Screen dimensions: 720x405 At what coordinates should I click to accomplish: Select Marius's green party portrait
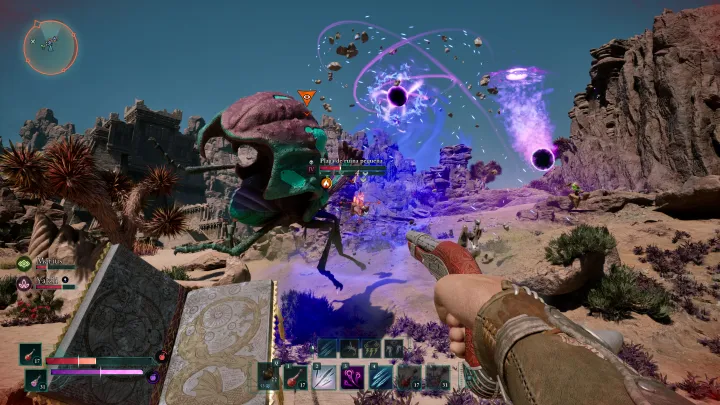point(23,263)
